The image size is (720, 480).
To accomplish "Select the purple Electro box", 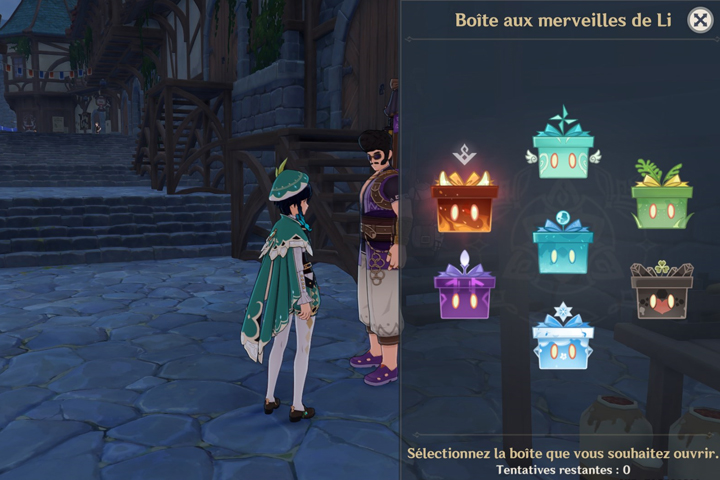I will [465, 293].
